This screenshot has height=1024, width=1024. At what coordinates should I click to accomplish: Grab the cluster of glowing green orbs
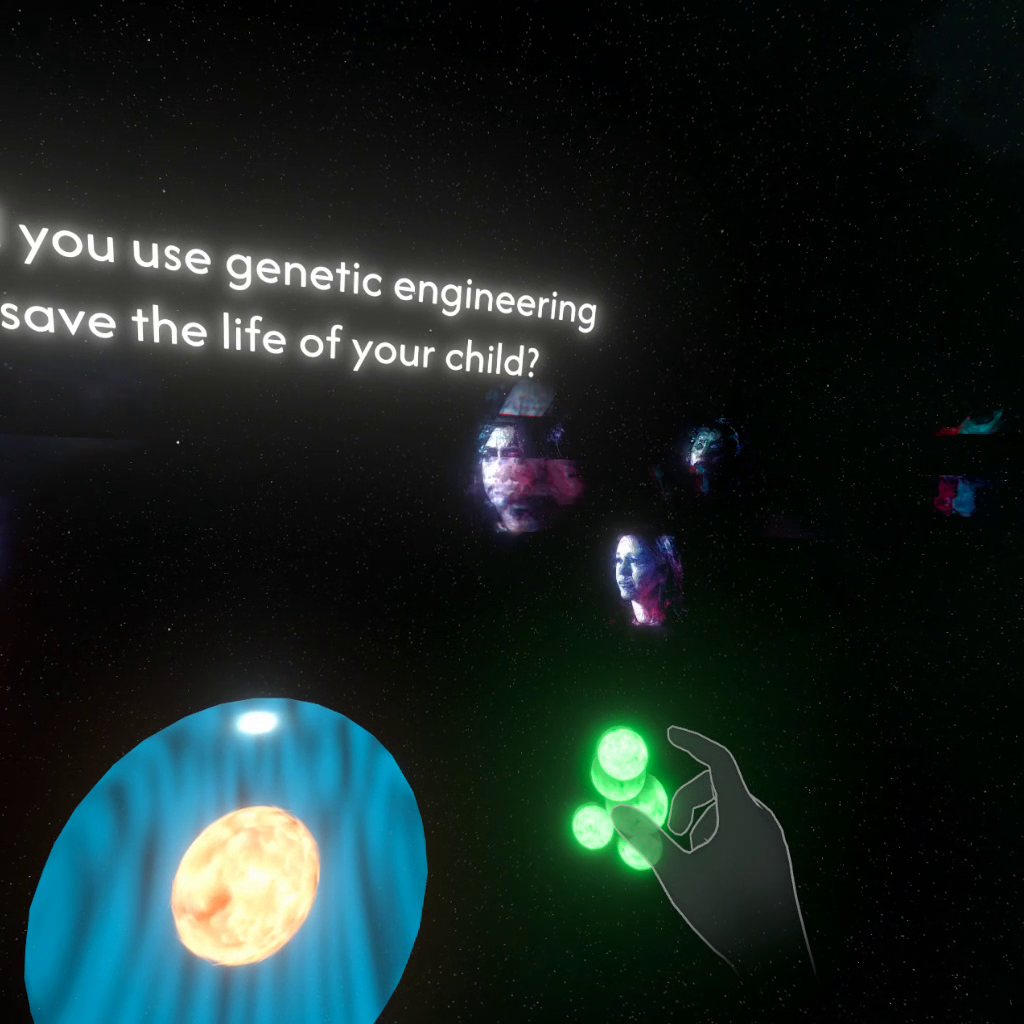[620, 797]
